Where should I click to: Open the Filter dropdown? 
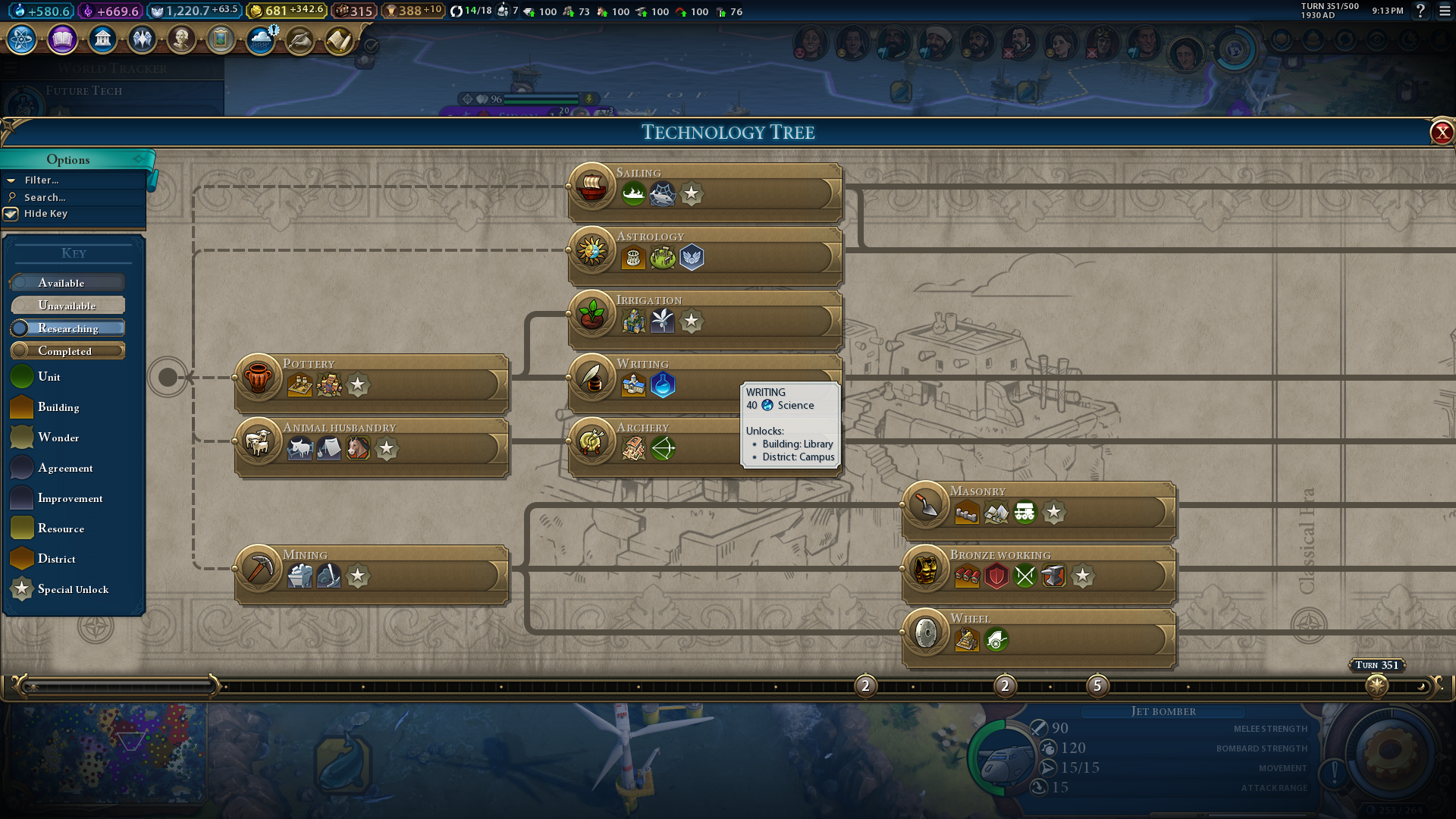(42, 180)
